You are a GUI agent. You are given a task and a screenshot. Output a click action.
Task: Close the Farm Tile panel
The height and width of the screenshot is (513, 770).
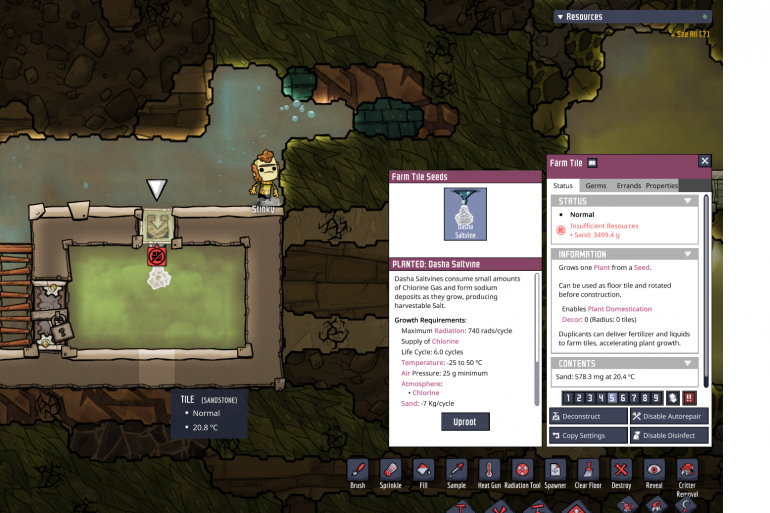click(704, 161)
